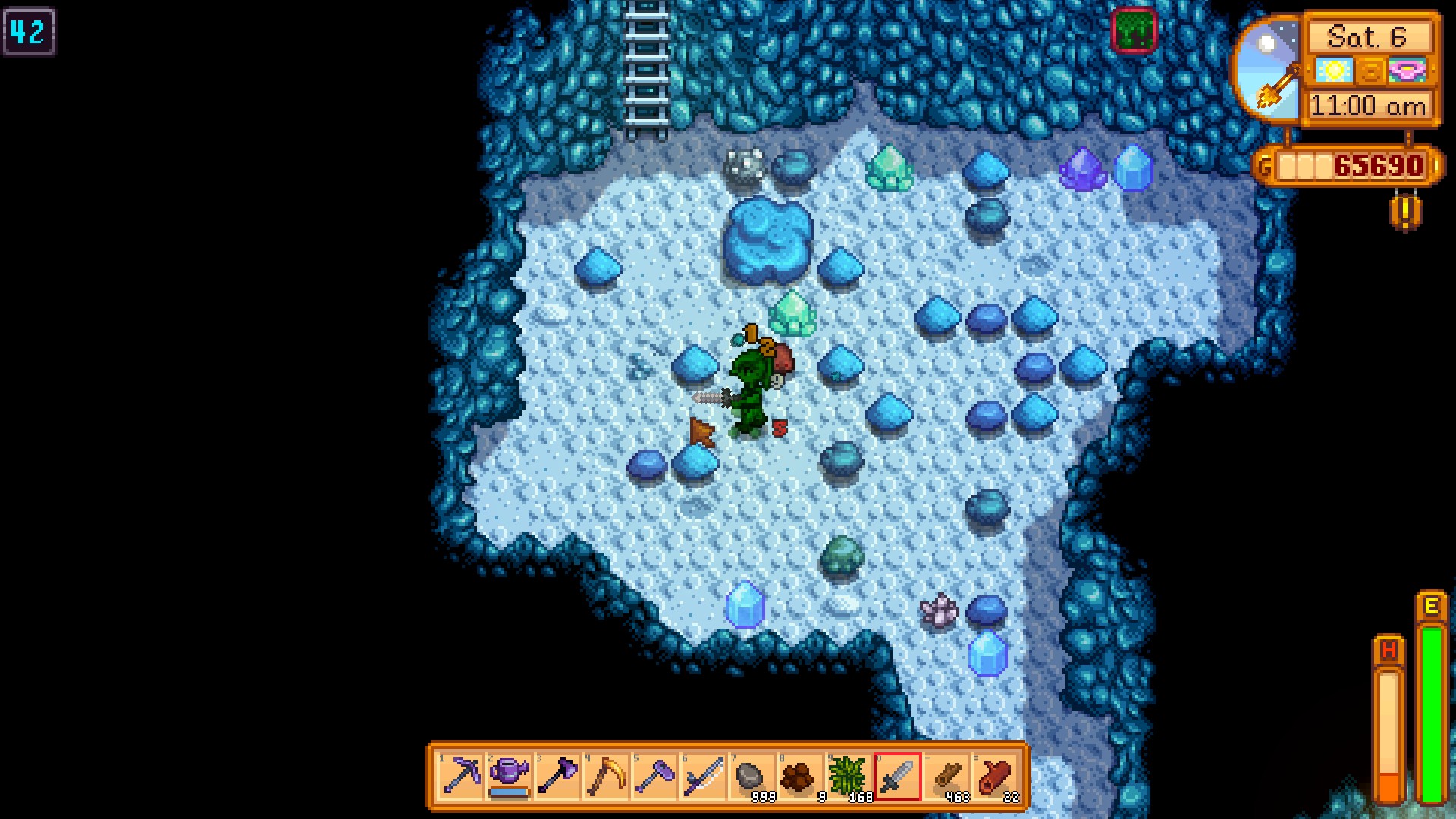Select the pickaxe in inventory slot 1
The height and width of the screenshot is (819, 1456).
click(x=459, y=775)
